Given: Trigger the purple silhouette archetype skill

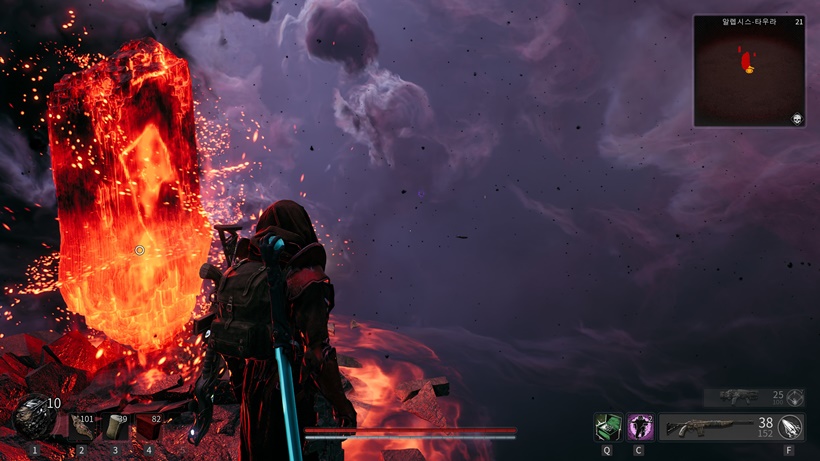Looking at the screenshot, I should 640,427.
